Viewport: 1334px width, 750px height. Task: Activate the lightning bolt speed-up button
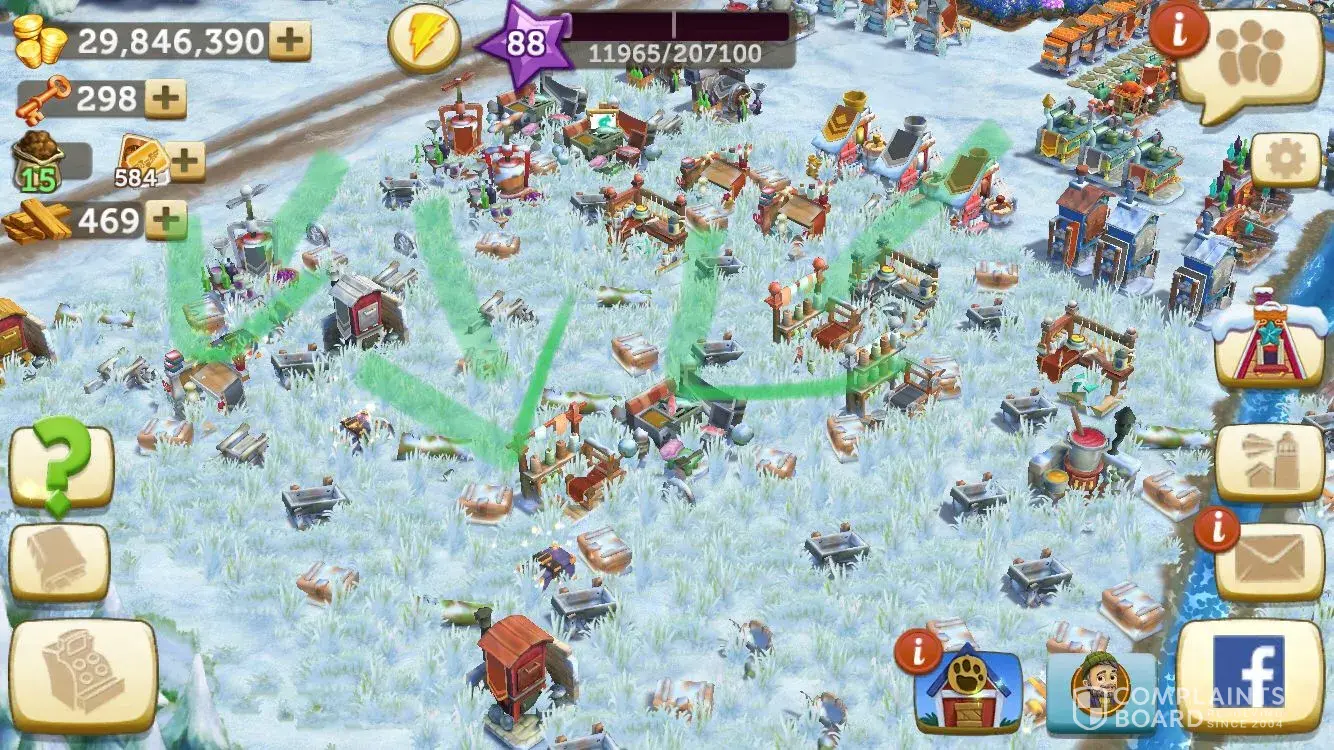coord(424,40)
